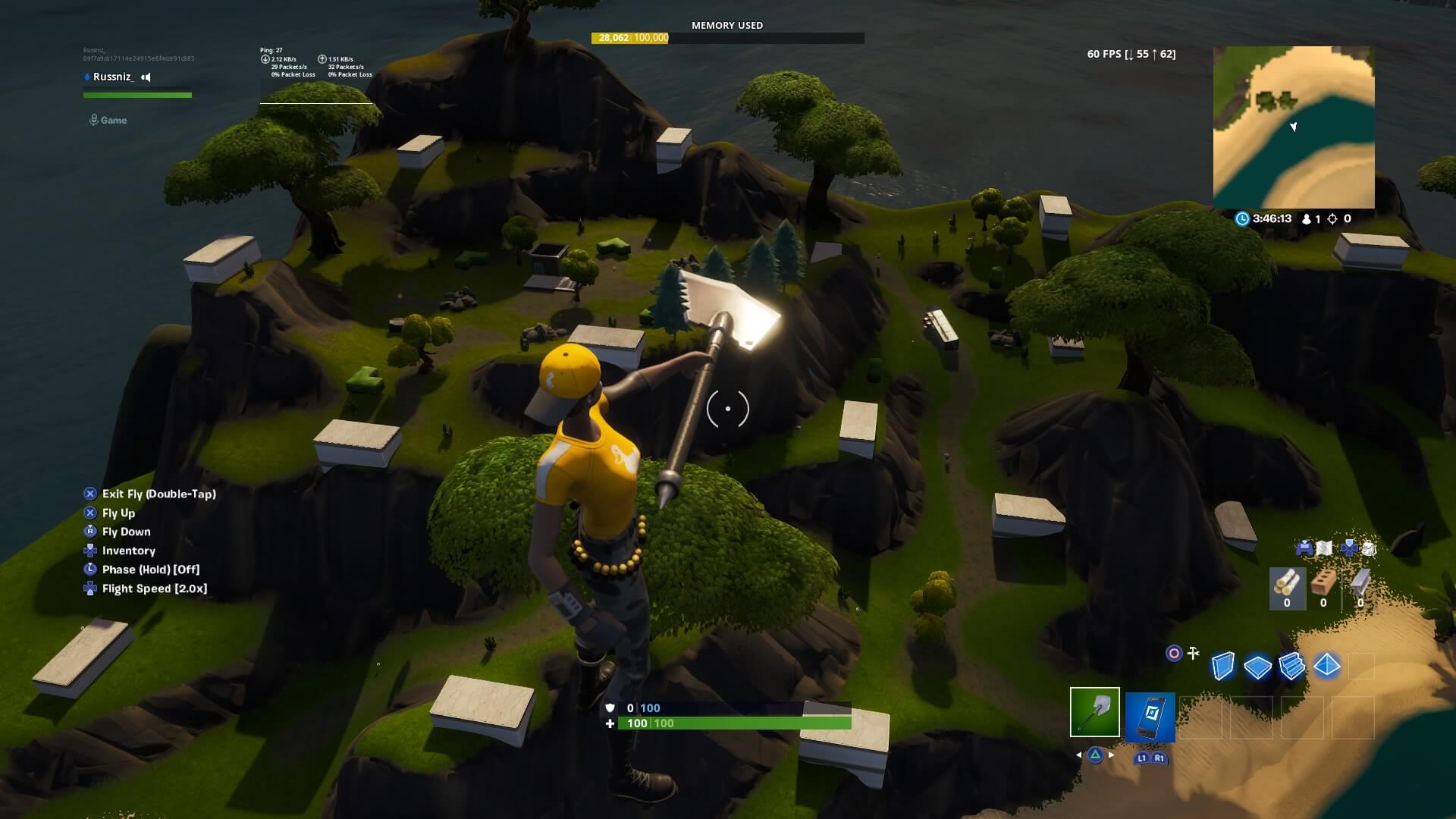Choose the wall building piece
1456x819 pixels.
point(1222,667)
